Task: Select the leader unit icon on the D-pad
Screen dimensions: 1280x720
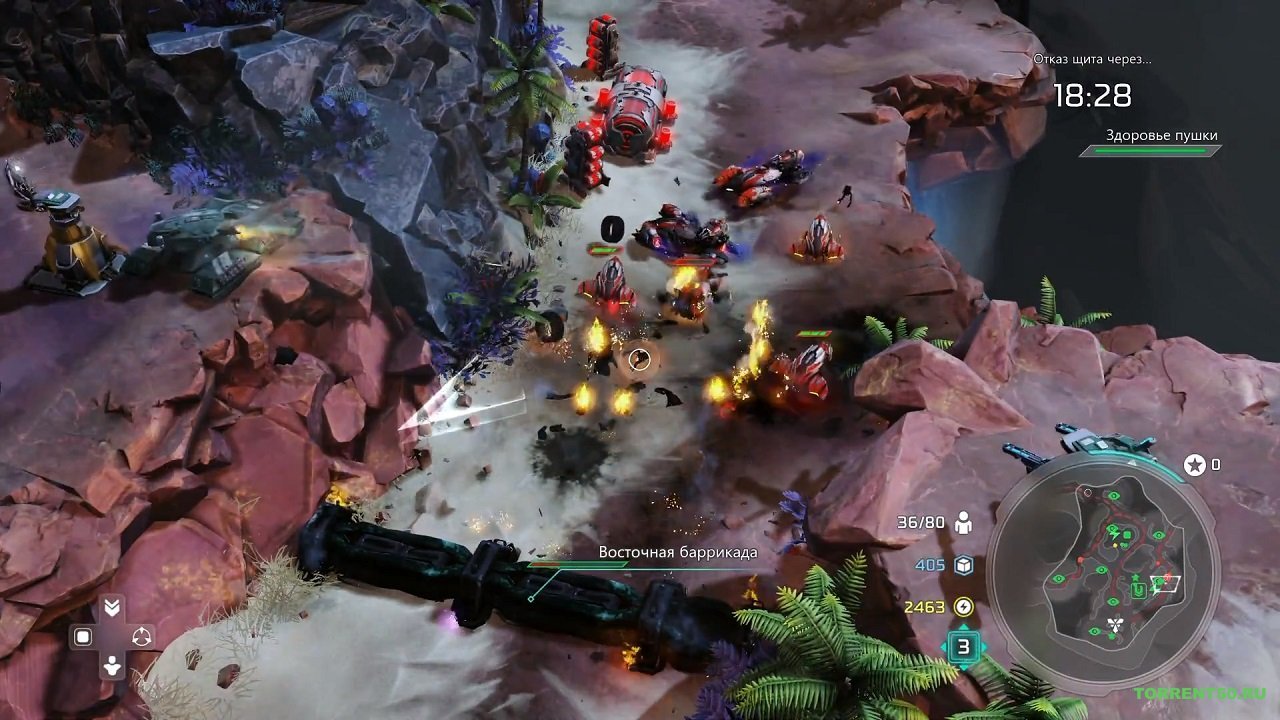Action: (112, 665)
